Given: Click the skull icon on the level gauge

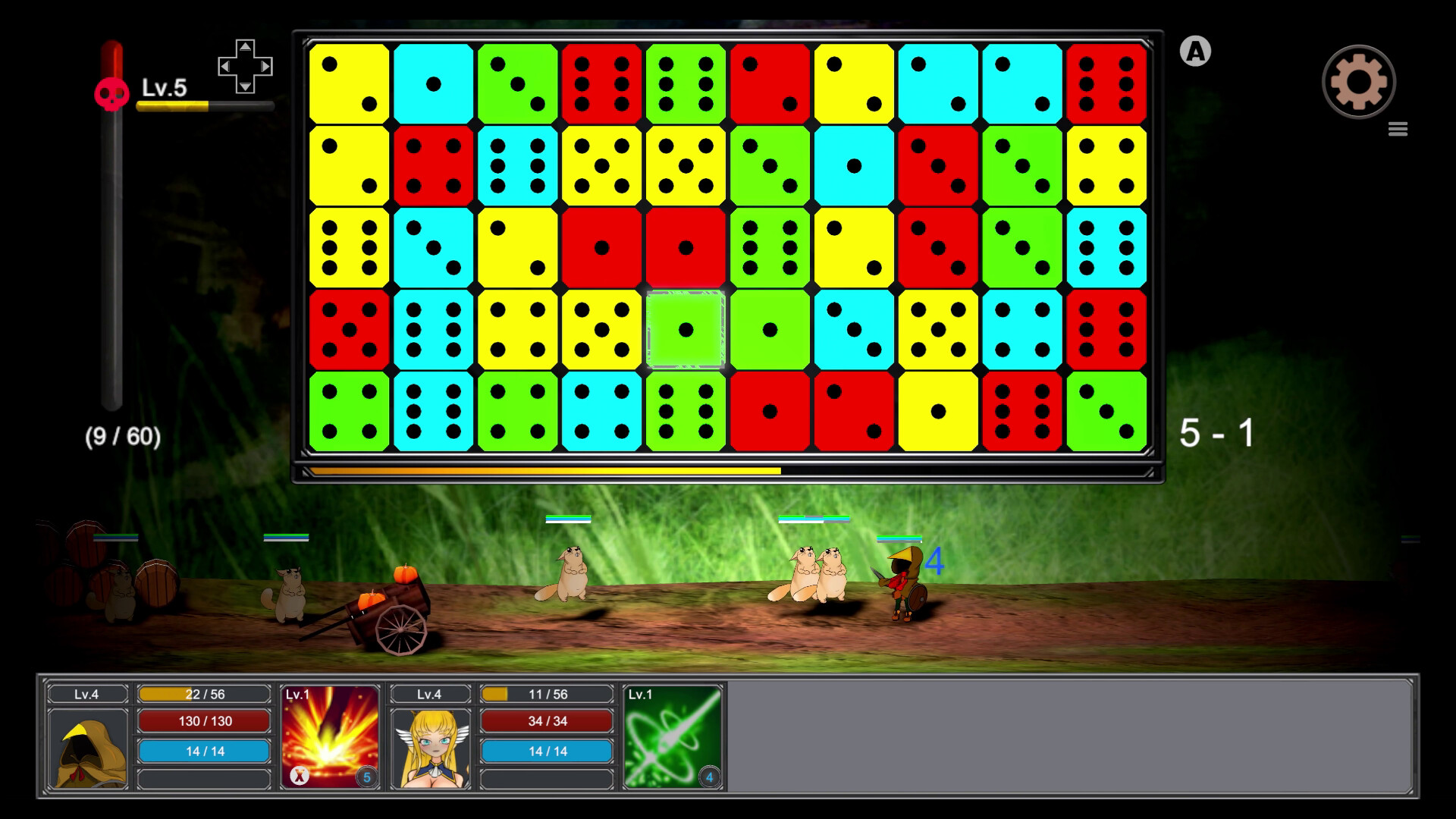Looking at the screenshot, I should pos(111,93).
